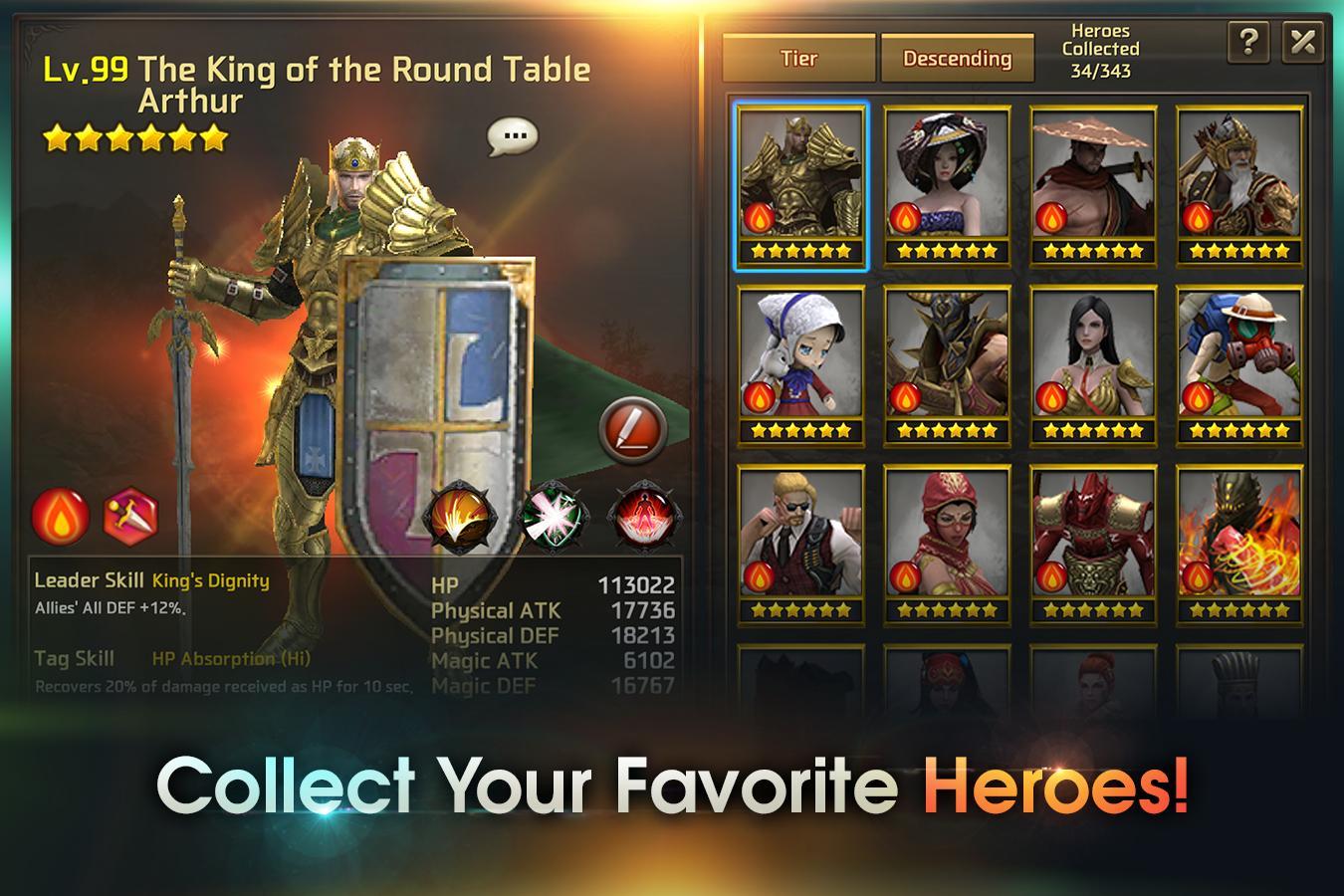The height and width of the screenshot is (896, 1344).
Task: Select the porcelain doll hero thumbnail
Action: [802, 357]
